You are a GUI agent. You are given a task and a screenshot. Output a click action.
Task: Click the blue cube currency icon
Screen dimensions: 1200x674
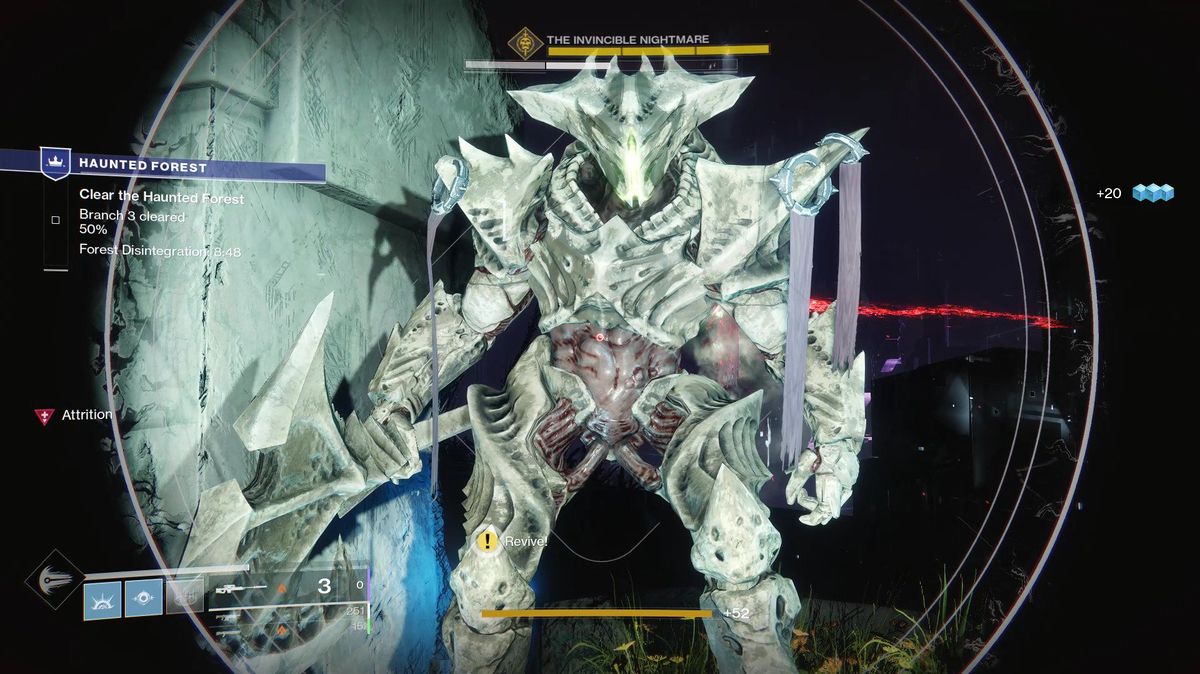(1152, 193)
